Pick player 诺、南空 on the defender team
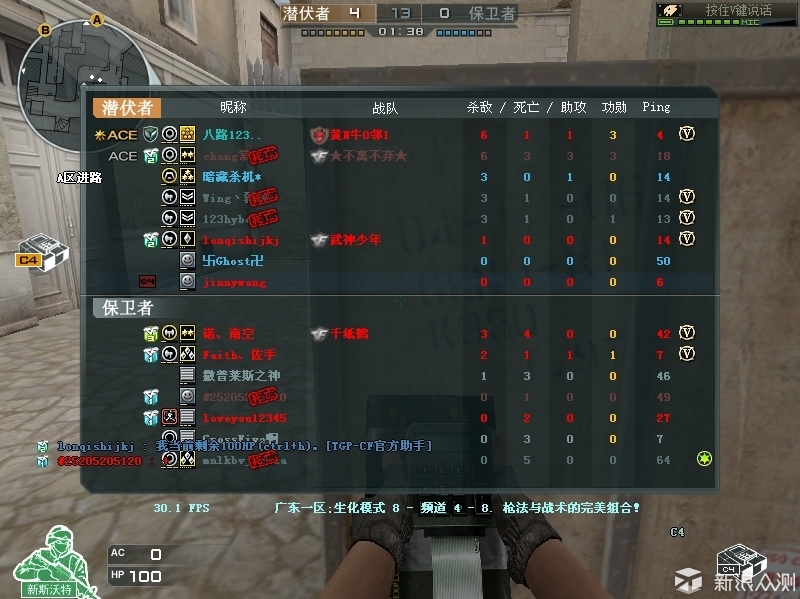 [230, 333]
